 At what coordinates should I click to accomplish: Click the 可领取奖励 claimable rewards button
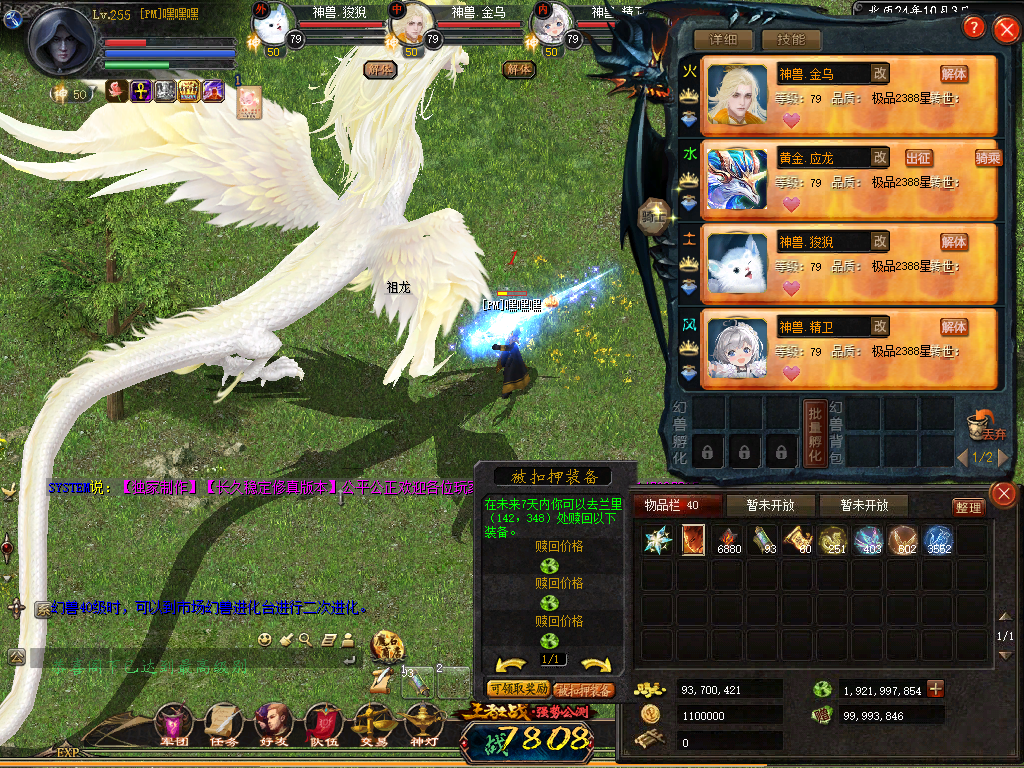click(517, 689)
